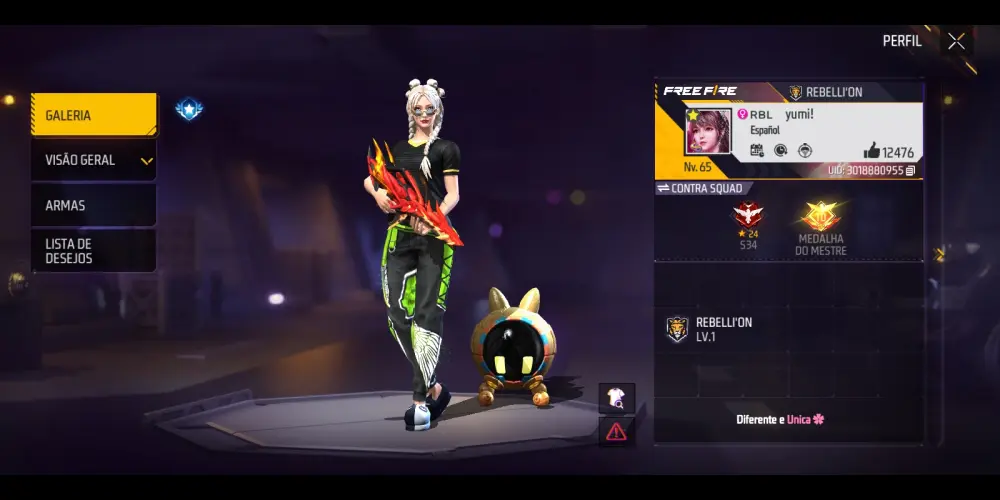
Task: Tap yumi!'s profile avatar
Action: [708, 132]
